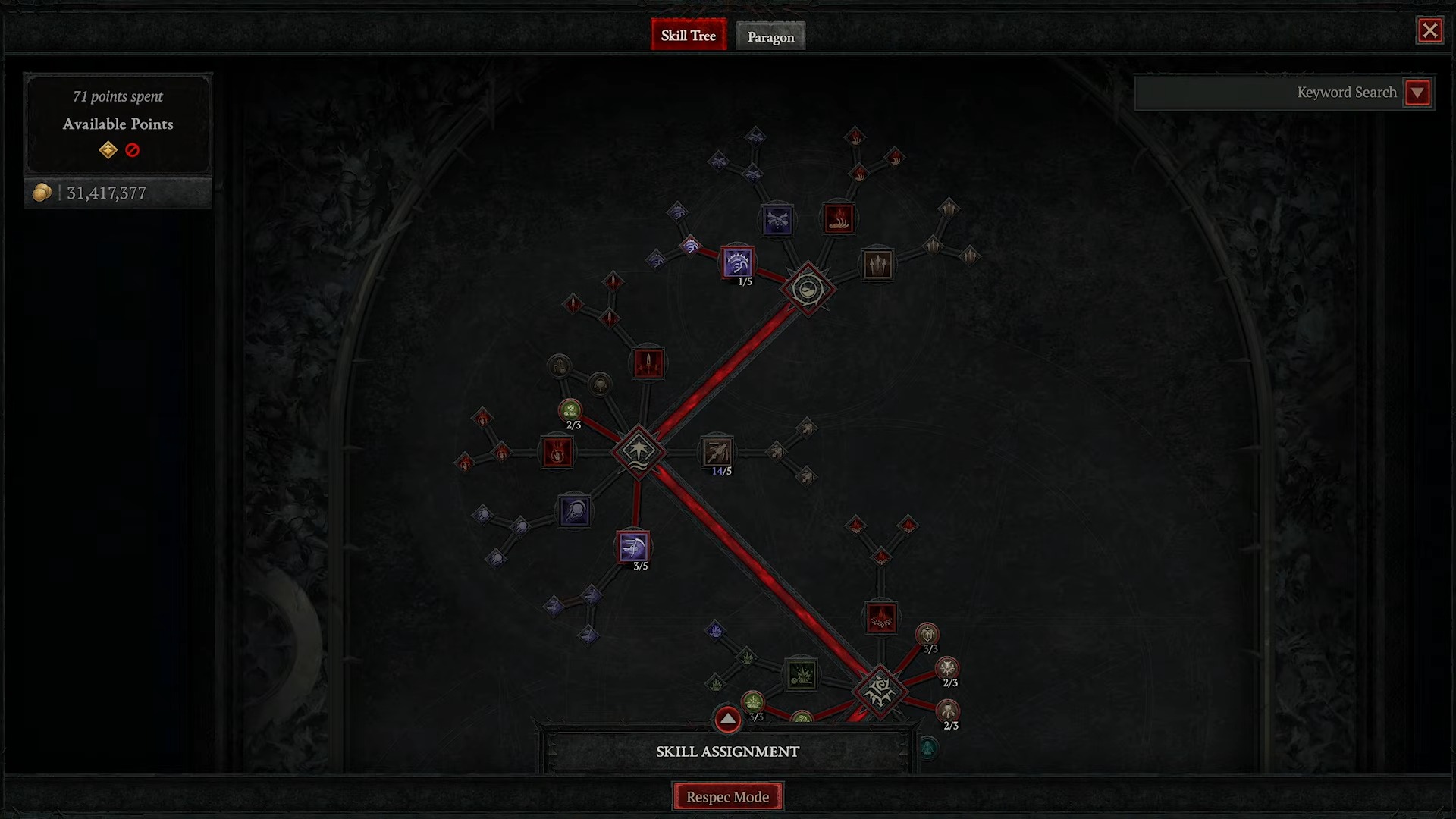Click the crossed bones purple skill icon
This screenshot has width=1456, height=819.
point(777,218)
